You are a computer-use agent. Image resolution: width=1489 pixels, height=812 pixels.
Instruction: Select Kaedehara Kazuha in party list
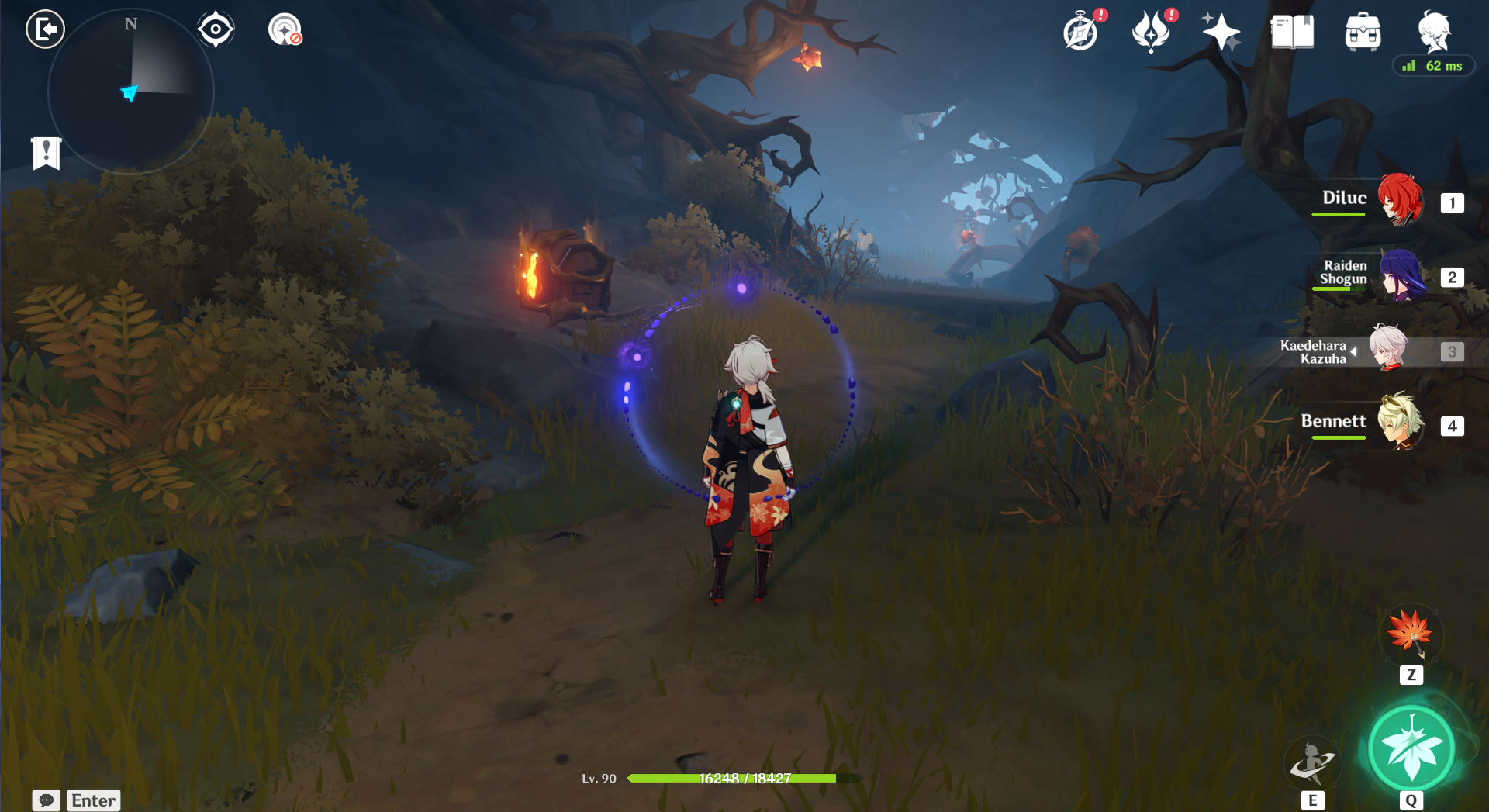(x=1388, y=350)
